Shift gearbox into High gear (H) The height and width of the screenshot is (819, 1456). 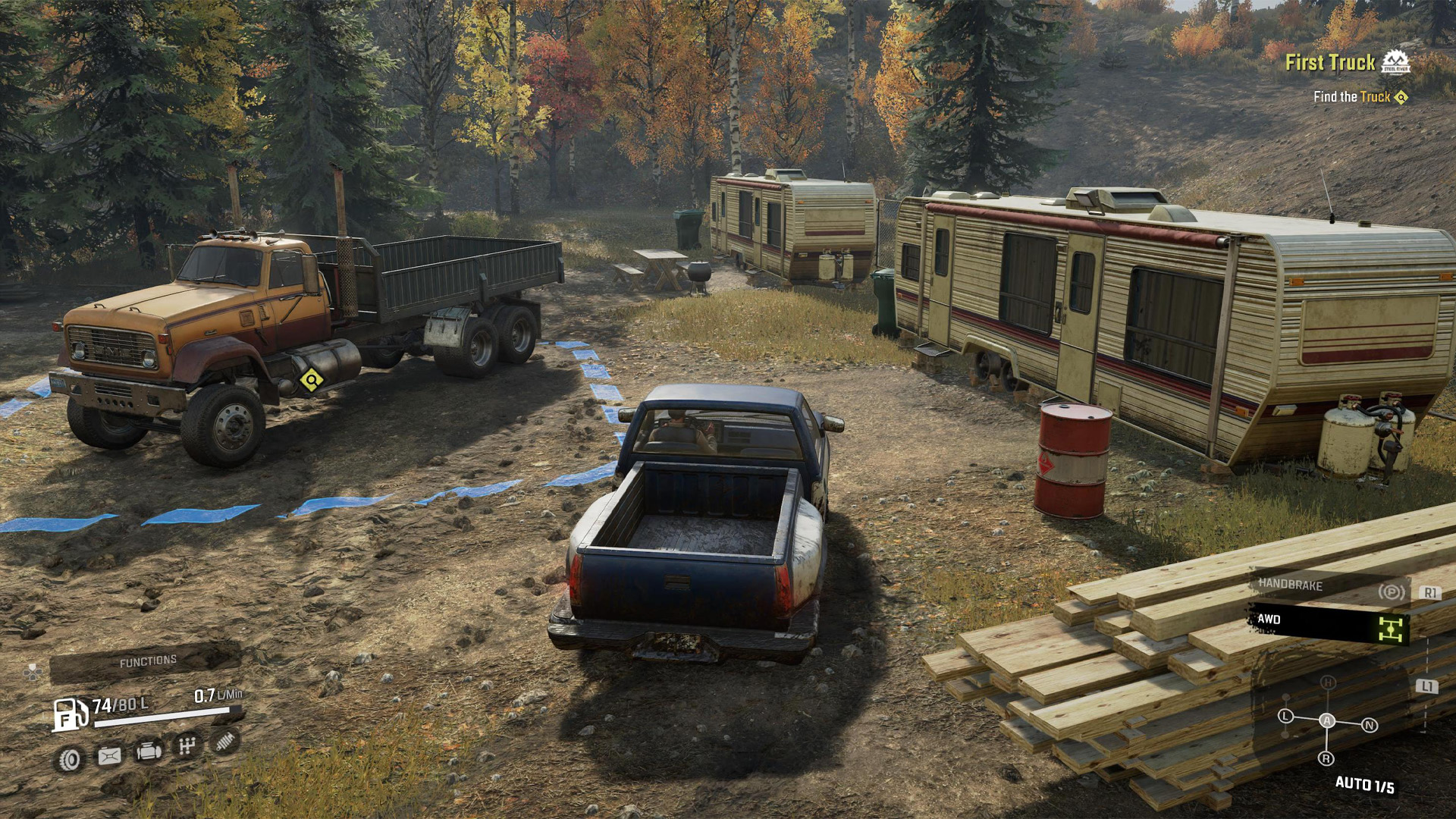tap(1328, 683)
